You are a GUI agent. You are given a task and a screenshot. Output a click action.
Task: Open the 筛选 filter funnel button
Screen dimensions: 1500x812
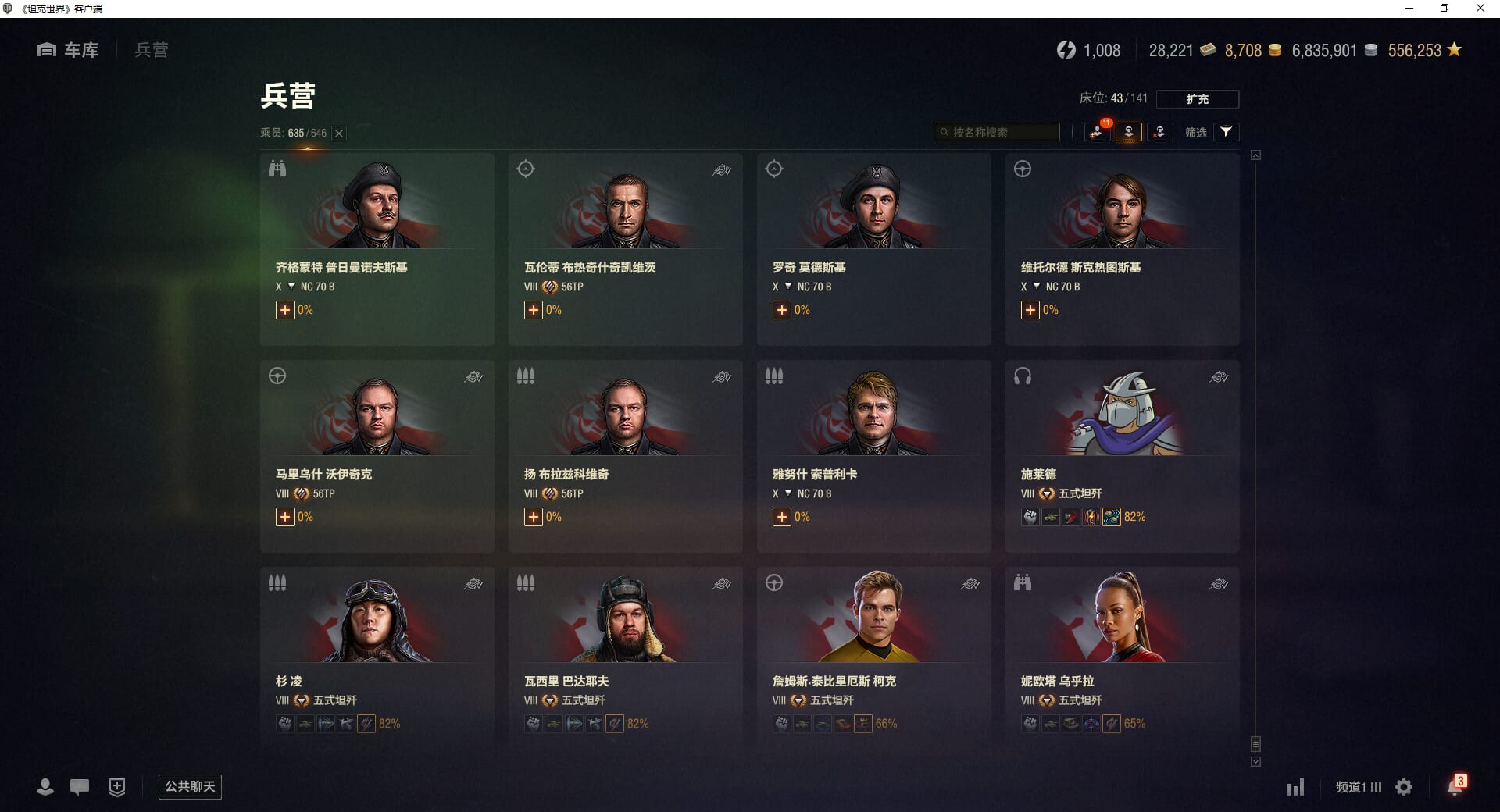pos(1226,132)
